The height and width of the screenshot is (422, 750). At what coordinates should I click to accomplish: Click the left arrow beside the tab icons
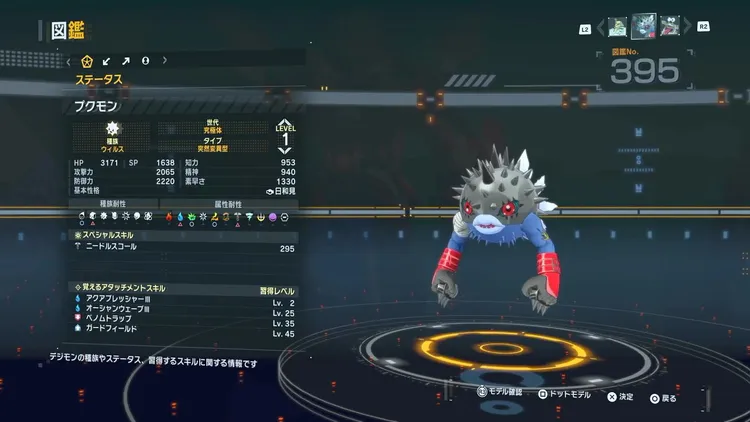point(70,60)
